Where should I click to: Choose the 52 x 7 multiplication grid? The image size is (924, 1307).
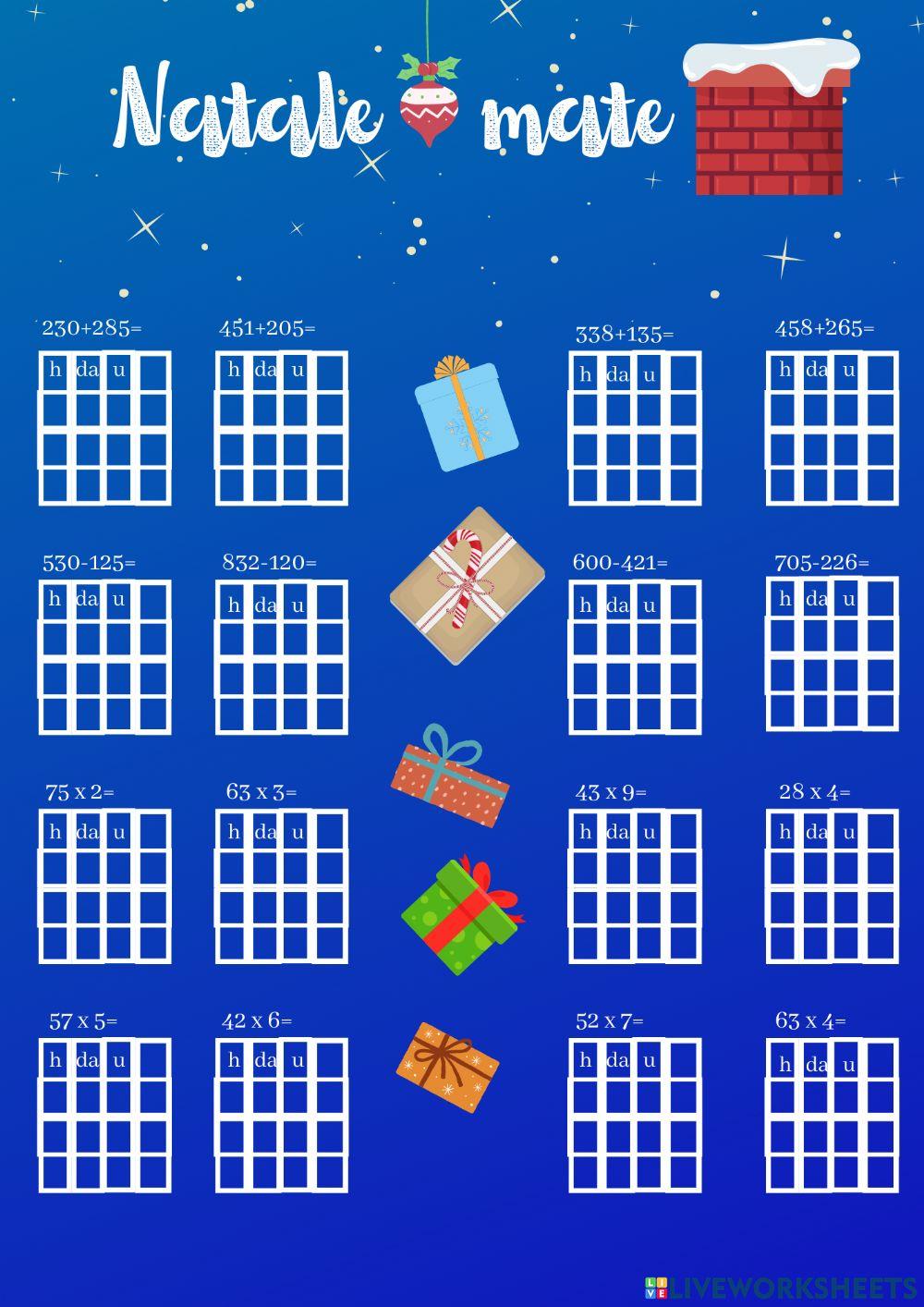click(x=635, y=1116)
